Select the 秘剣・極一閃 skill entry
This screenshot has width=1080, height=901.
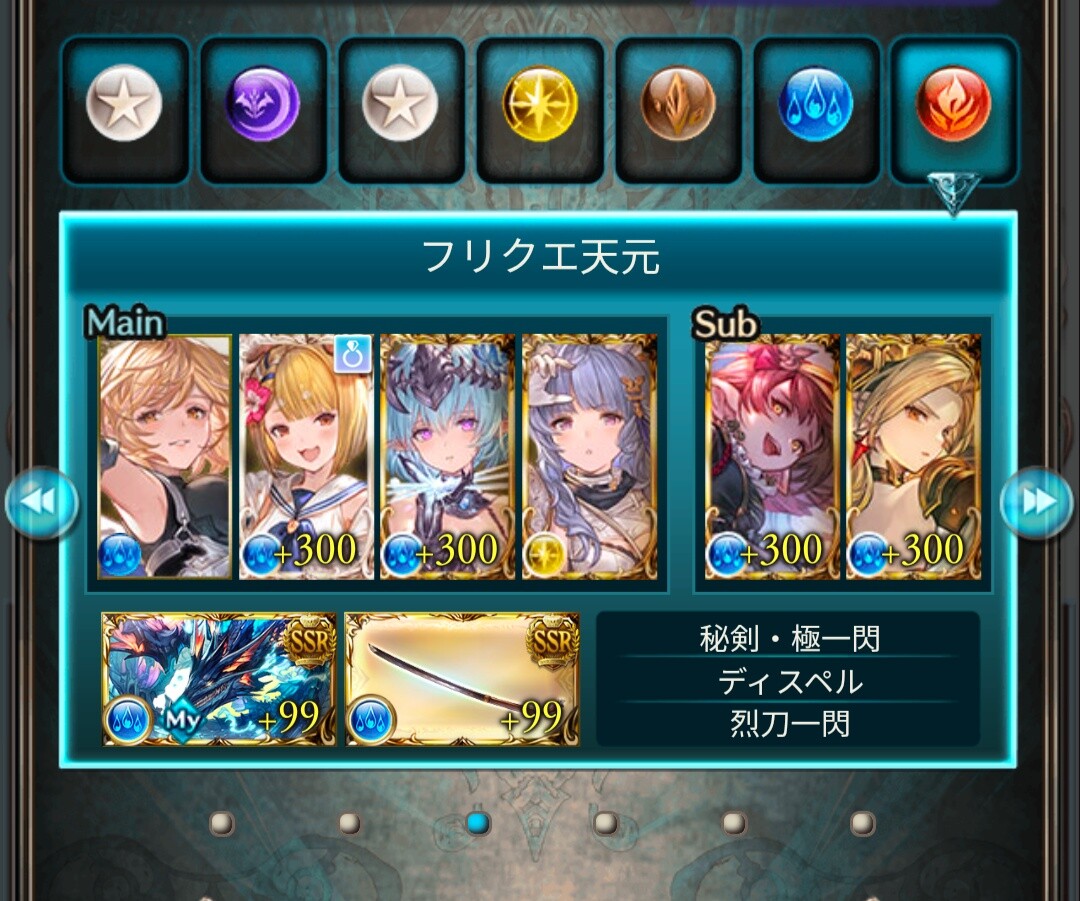click(788, 638)
